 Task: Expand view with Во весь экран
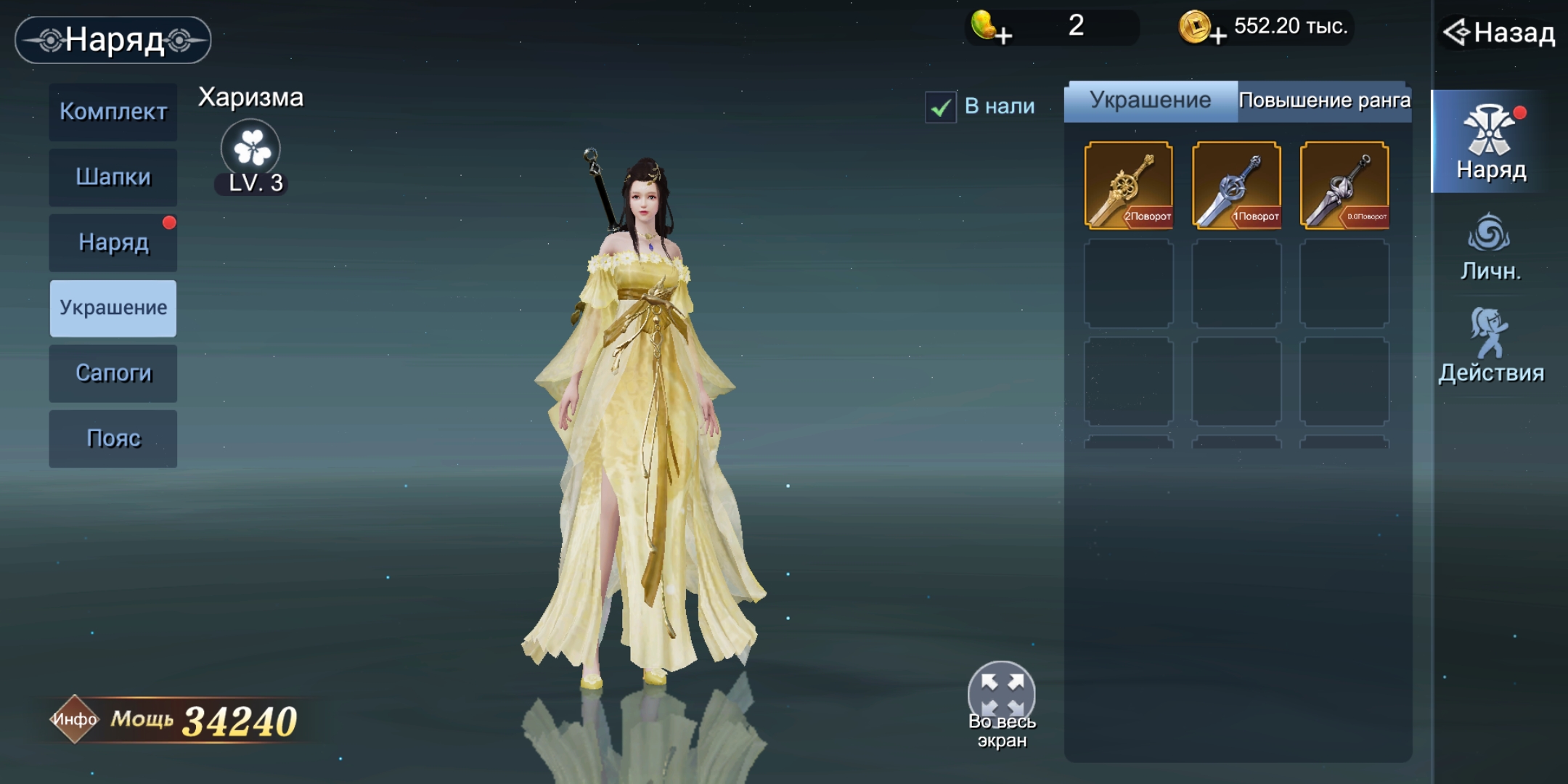[x=1002, y=697]
